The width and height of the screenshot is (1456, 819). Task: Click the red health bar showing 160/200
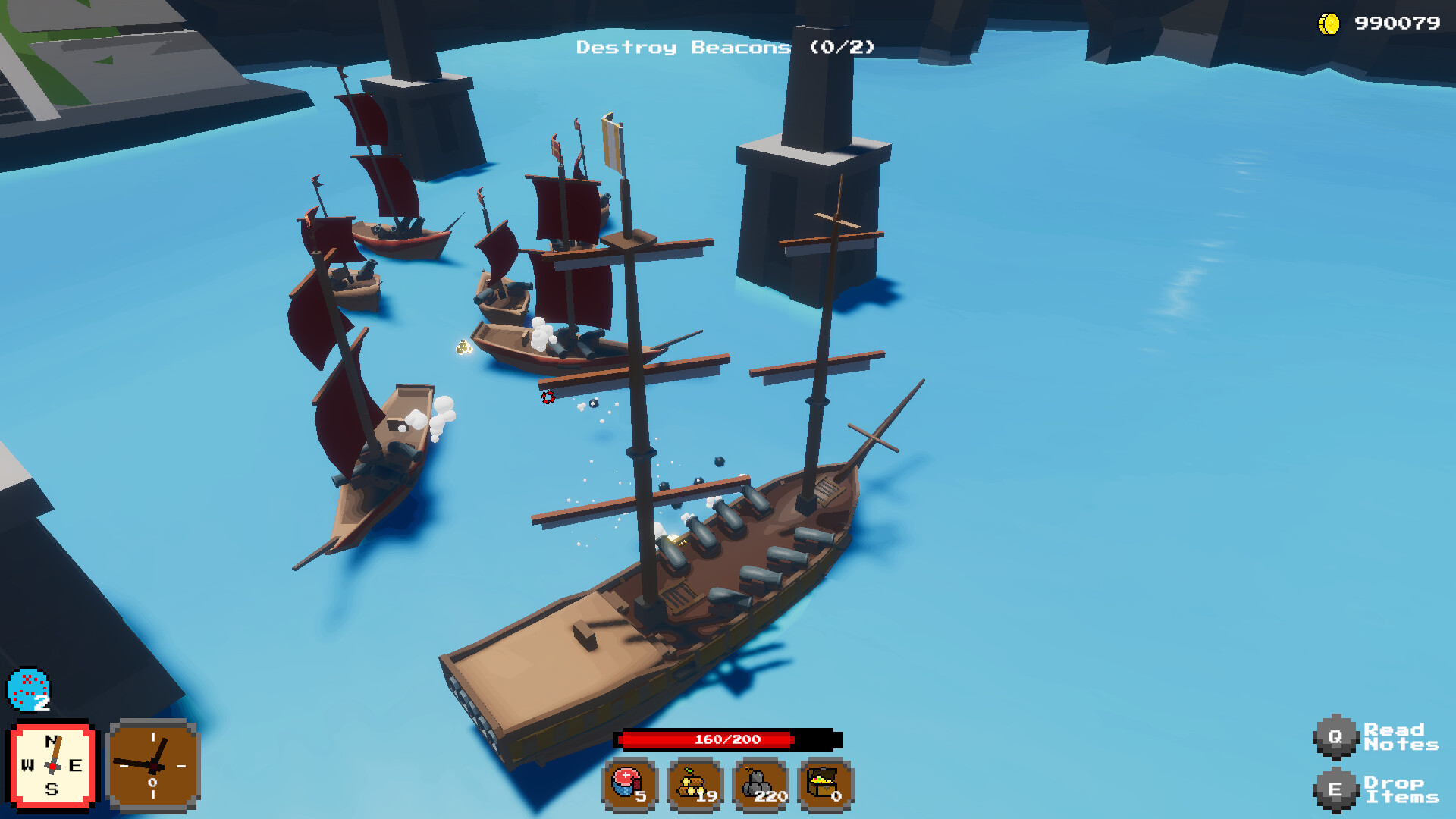click(x=728, y=740)
